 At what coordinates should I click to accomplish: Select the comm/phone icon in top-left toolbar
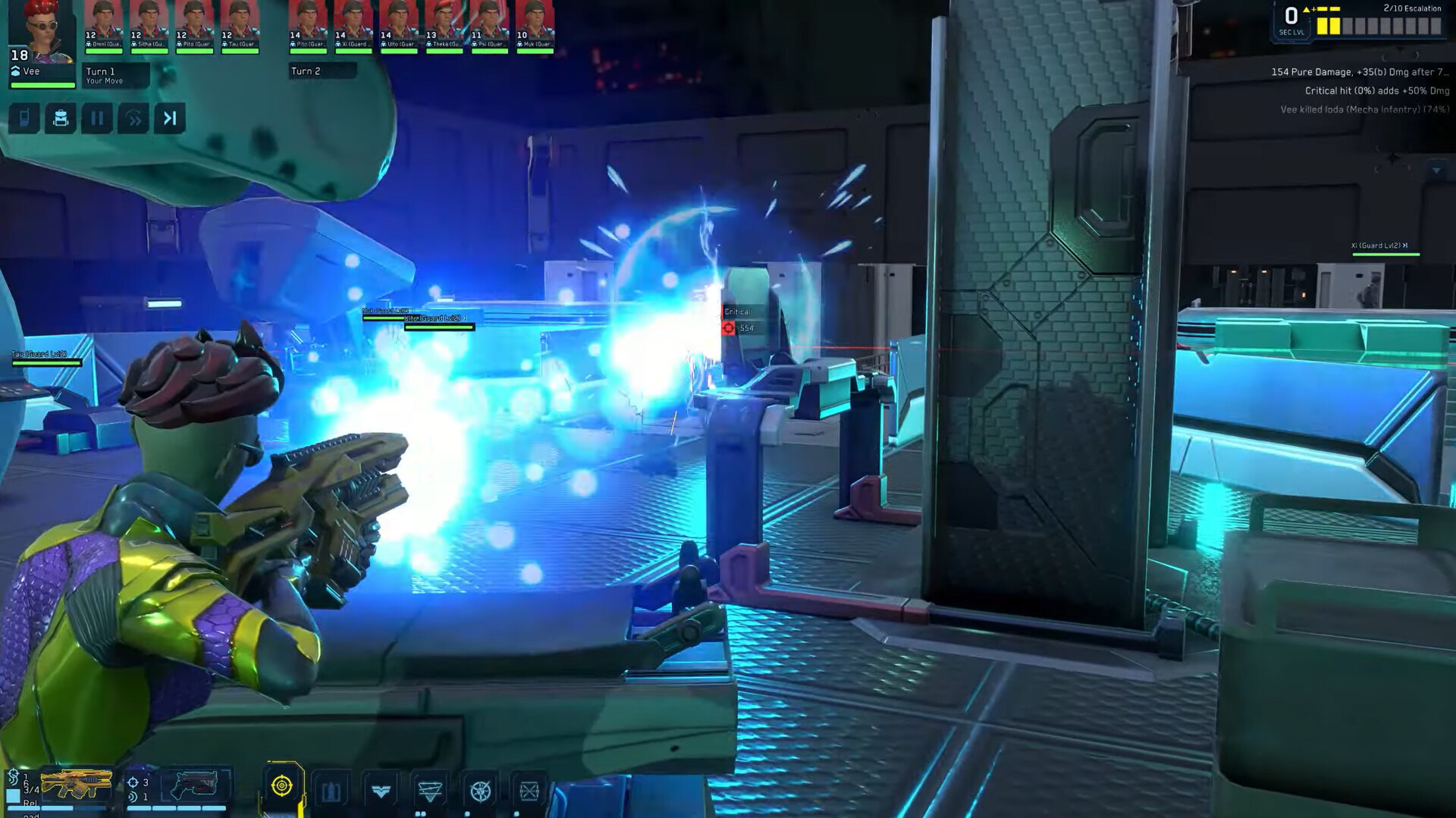tap(24, 118)
